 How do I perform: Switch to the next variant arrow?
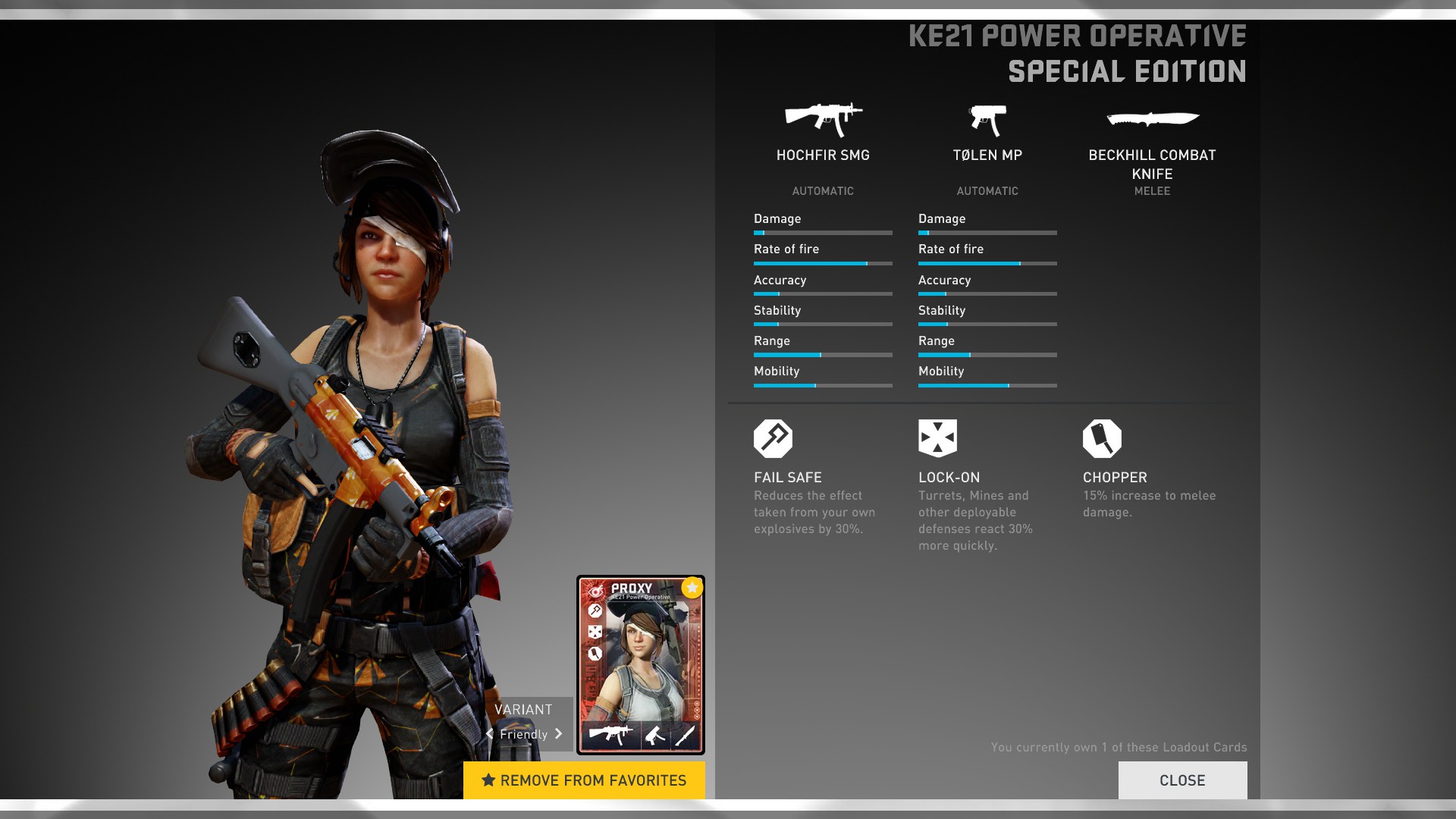tap(559, 734)
